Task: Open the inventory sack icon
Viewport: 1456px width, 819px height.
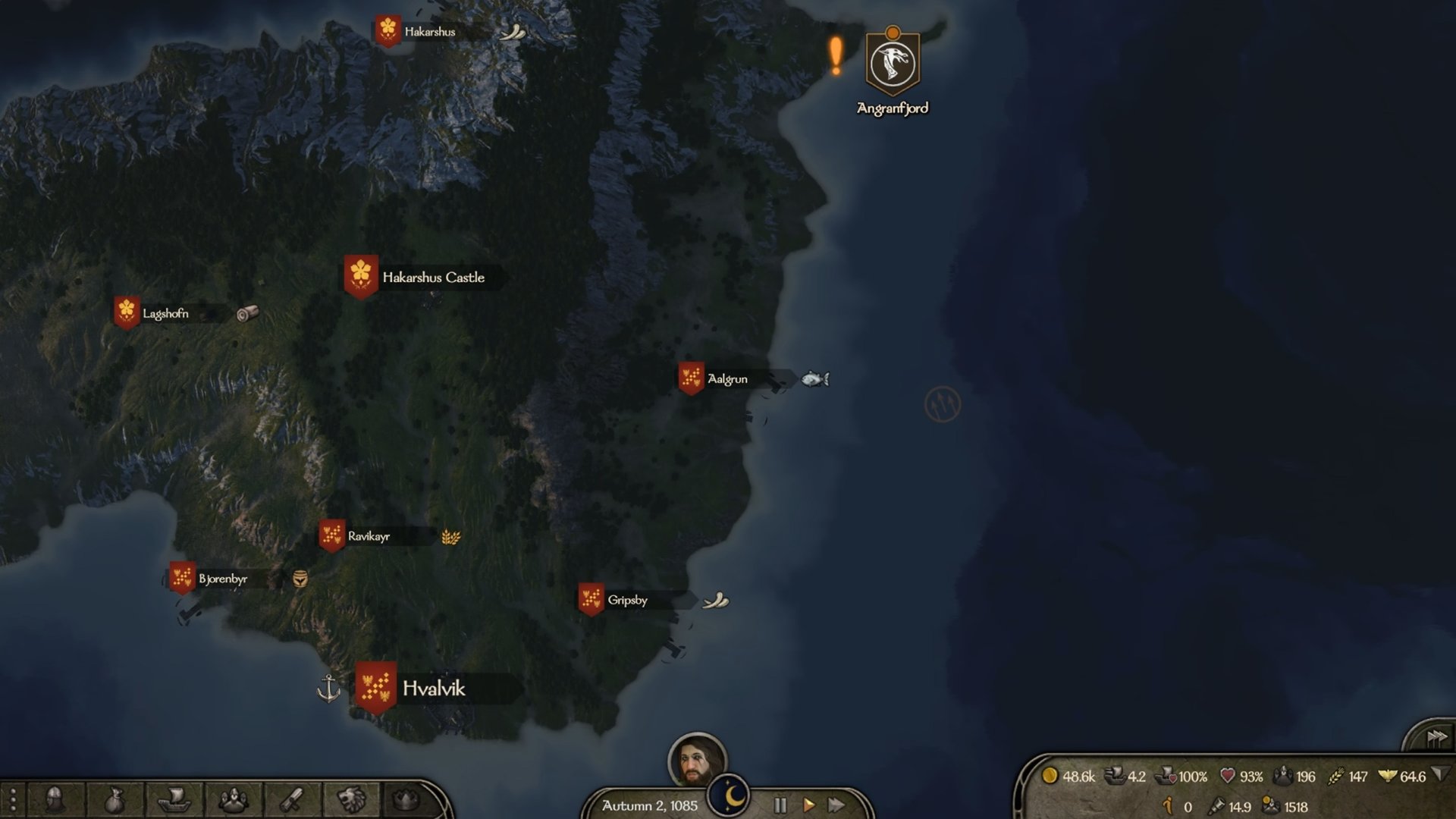Action: (x=114, y=799)
